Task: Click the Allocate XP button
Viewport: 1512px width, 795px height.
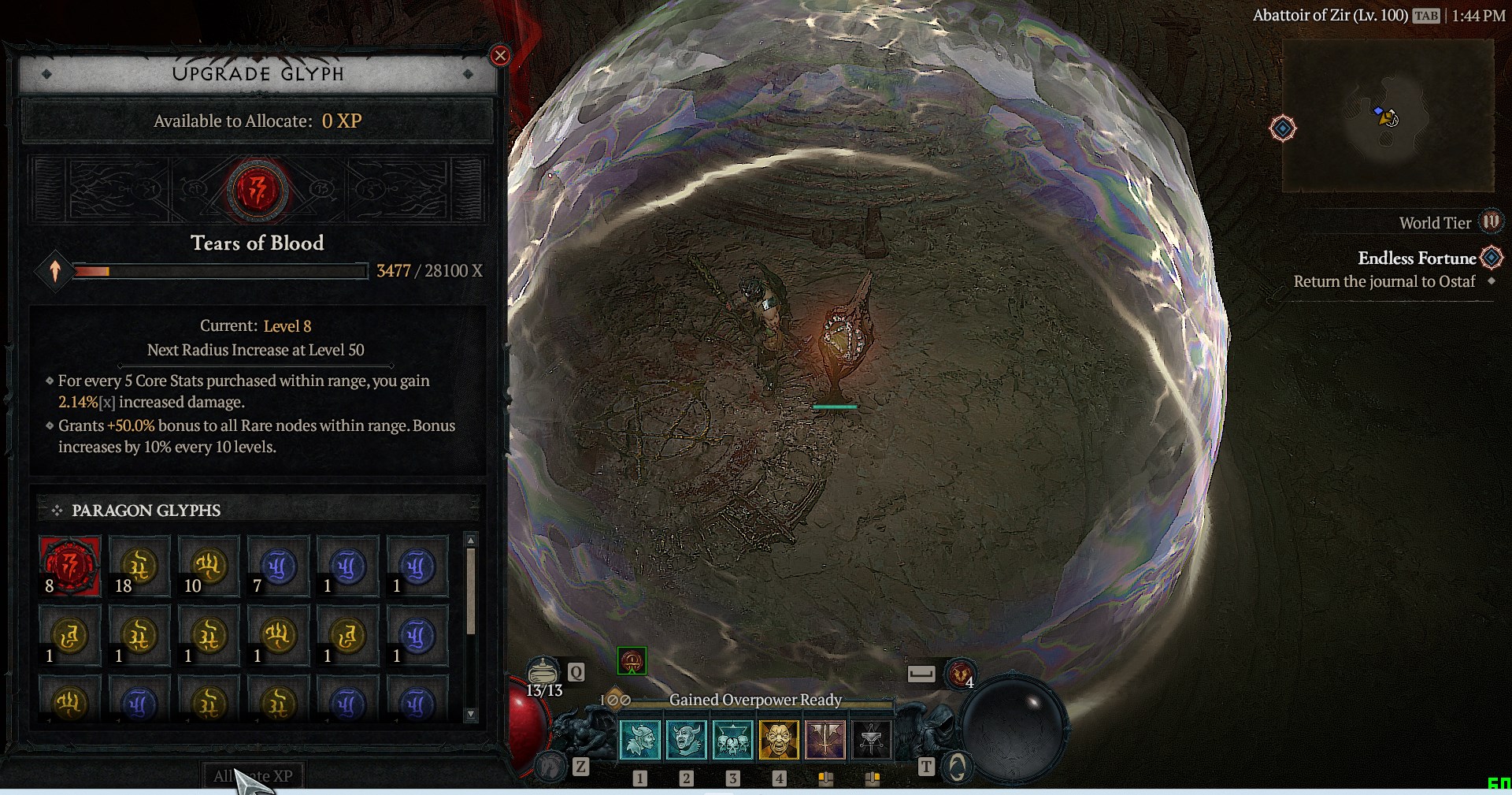Action: point(253,775)
